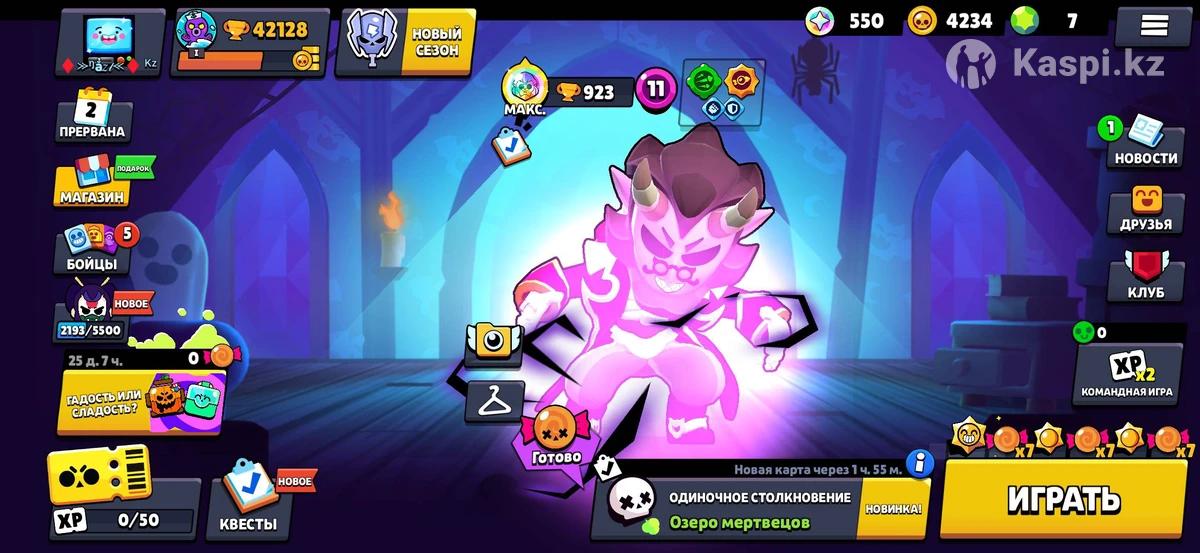The height and width of the screenshot is (553, 1200).
Task: Open the Гадость или сладость event banner
Action: [x=140, y=402]
